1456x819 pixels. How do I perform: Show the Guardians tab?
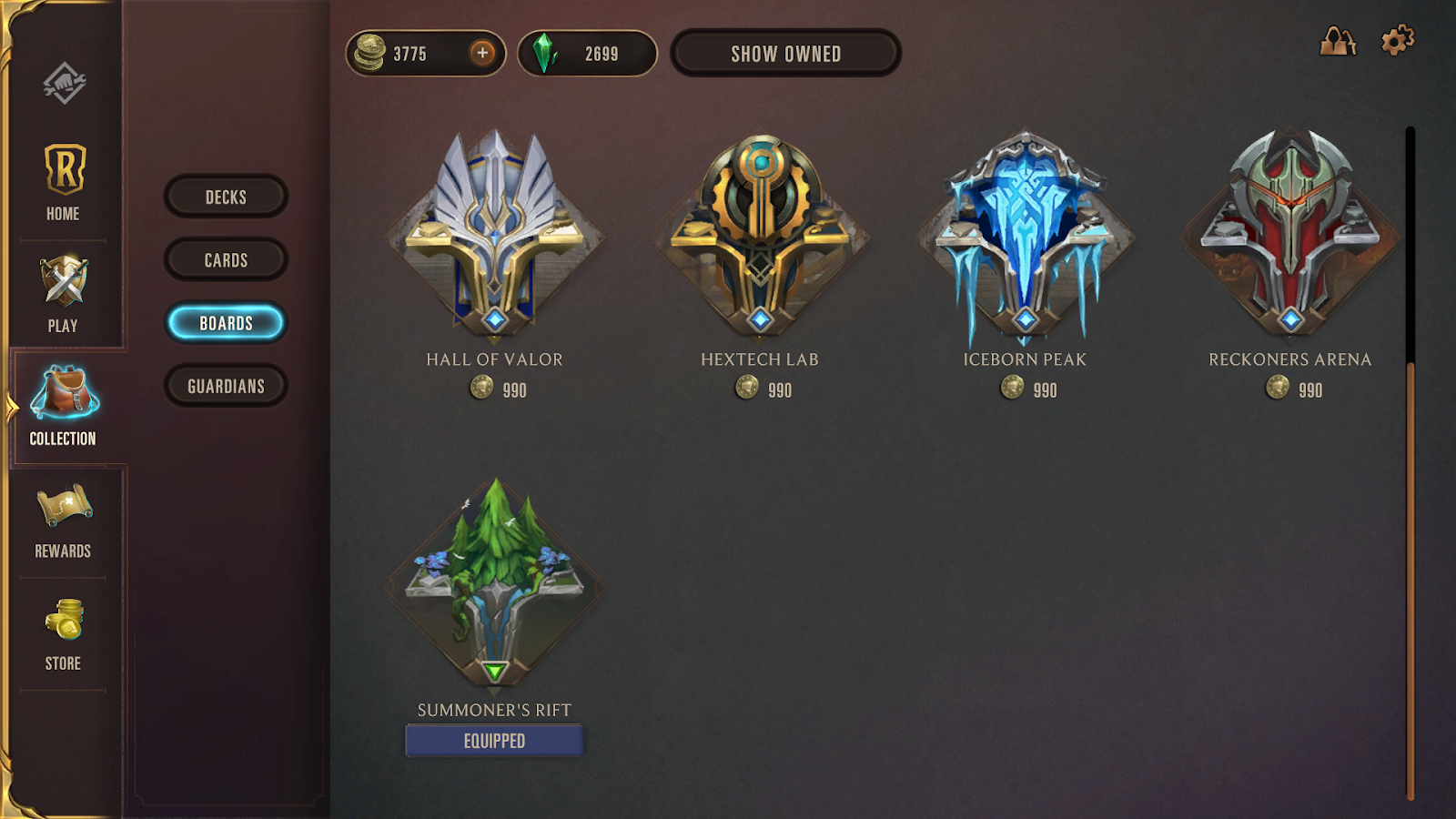tap(226, 386)
